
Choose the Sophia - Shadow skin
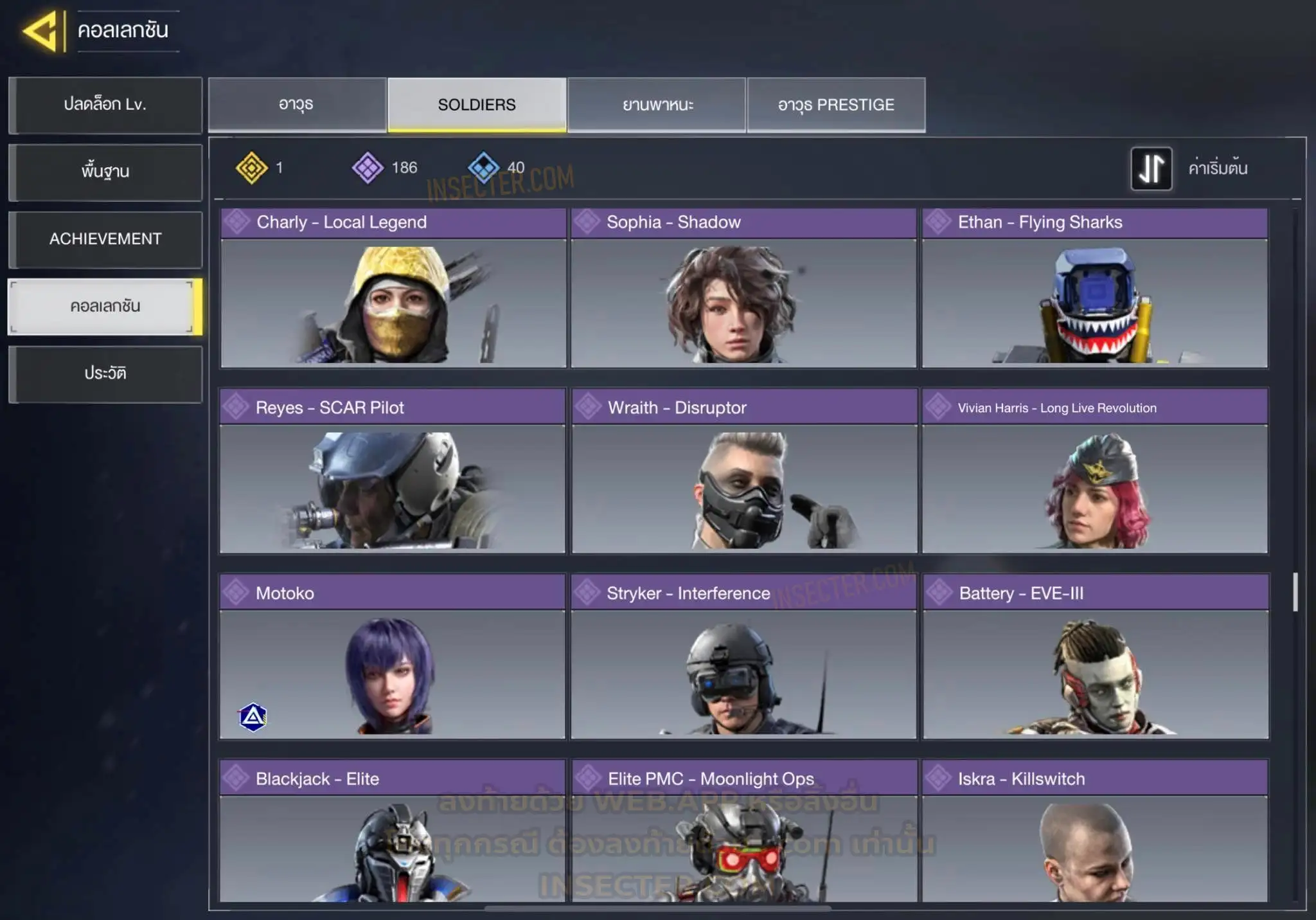click(x=743, y=288)
